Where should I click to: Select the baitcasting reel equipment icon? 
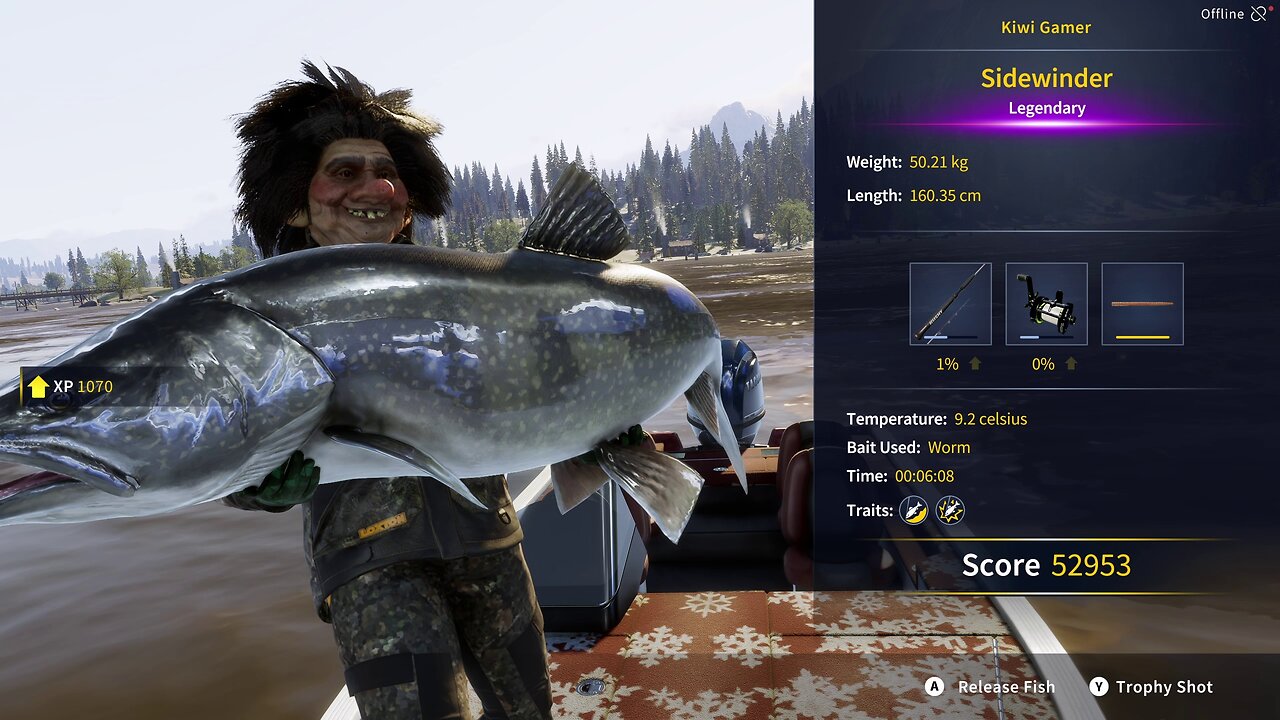coord(1046,302)
